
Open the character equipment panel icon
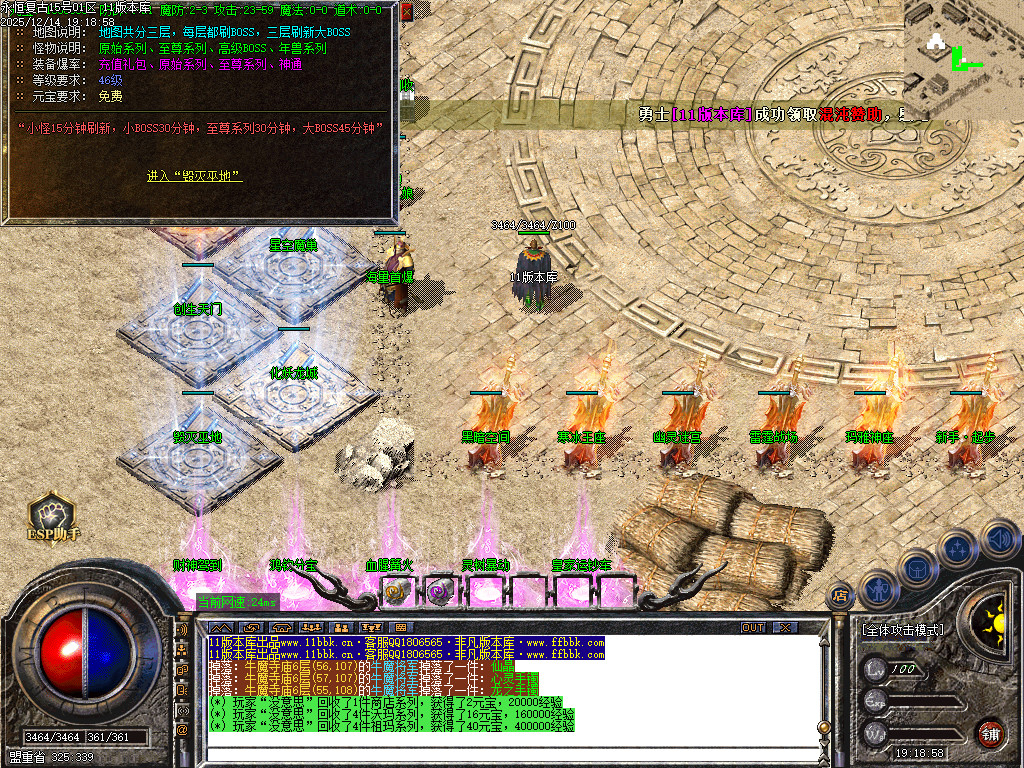877,589
